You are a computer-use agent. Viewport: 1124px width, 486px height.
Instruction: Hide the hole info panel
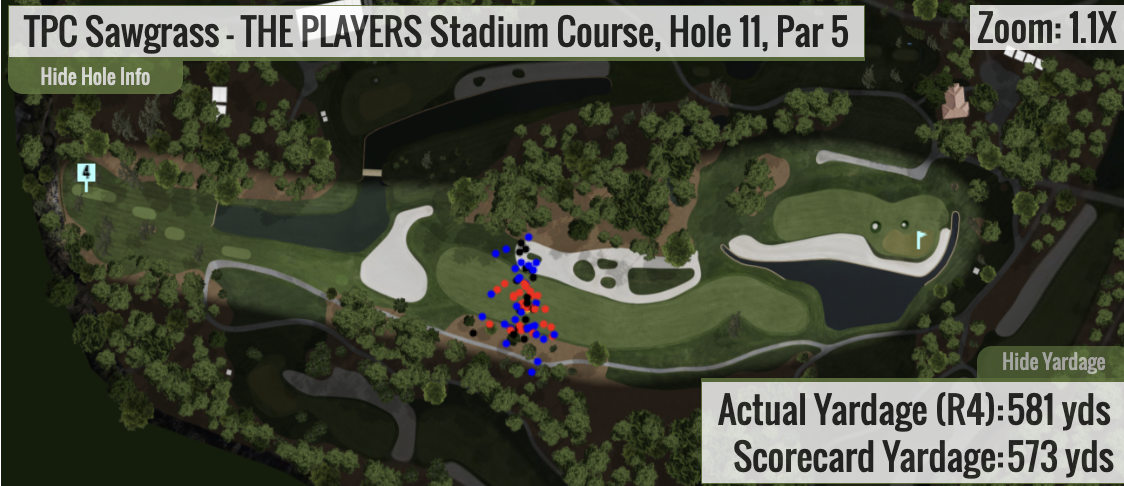coord(95,76)
